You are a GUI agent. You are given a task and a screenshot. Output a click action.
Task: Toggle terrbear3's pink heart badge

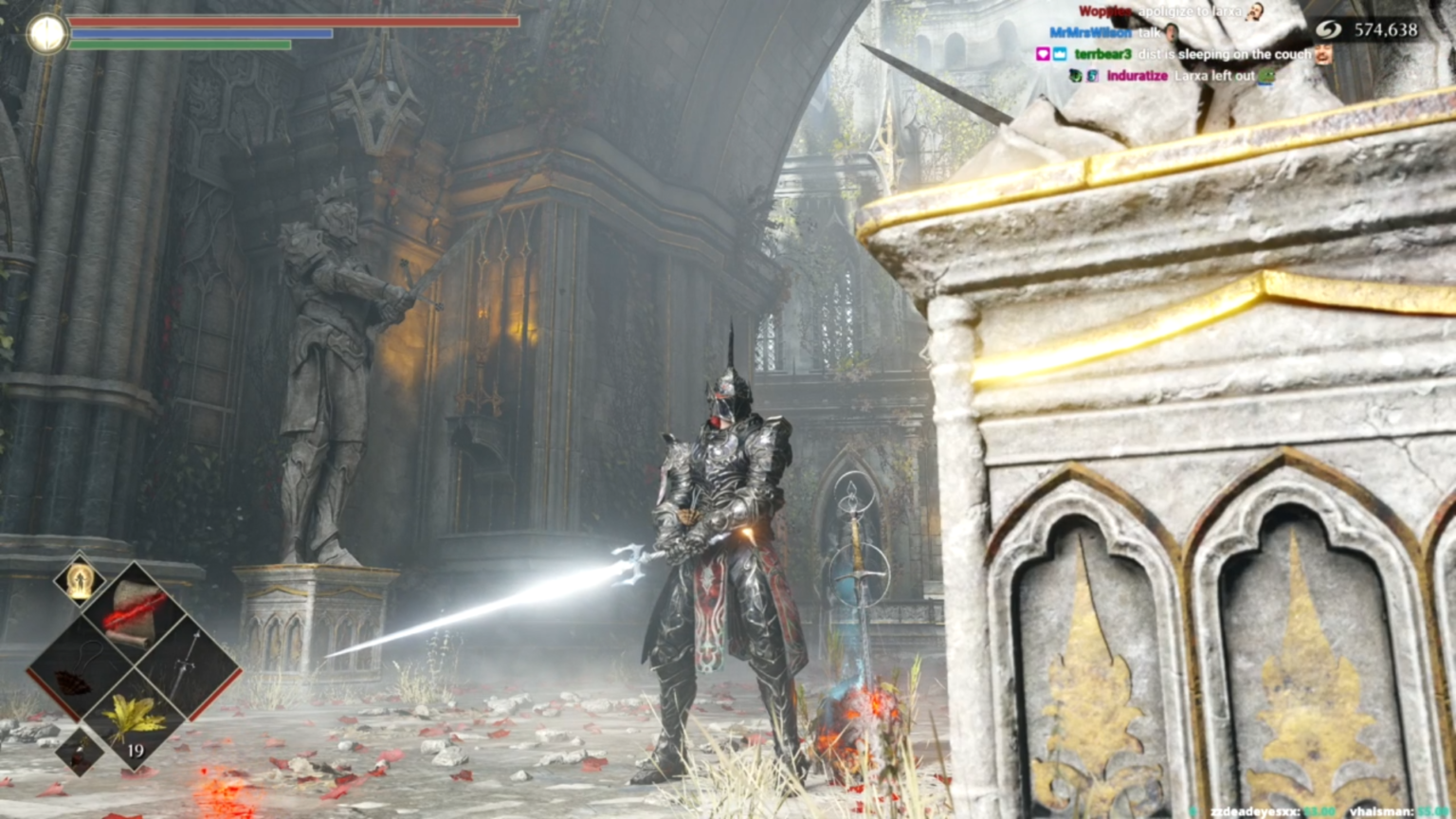pos(1042,55)
